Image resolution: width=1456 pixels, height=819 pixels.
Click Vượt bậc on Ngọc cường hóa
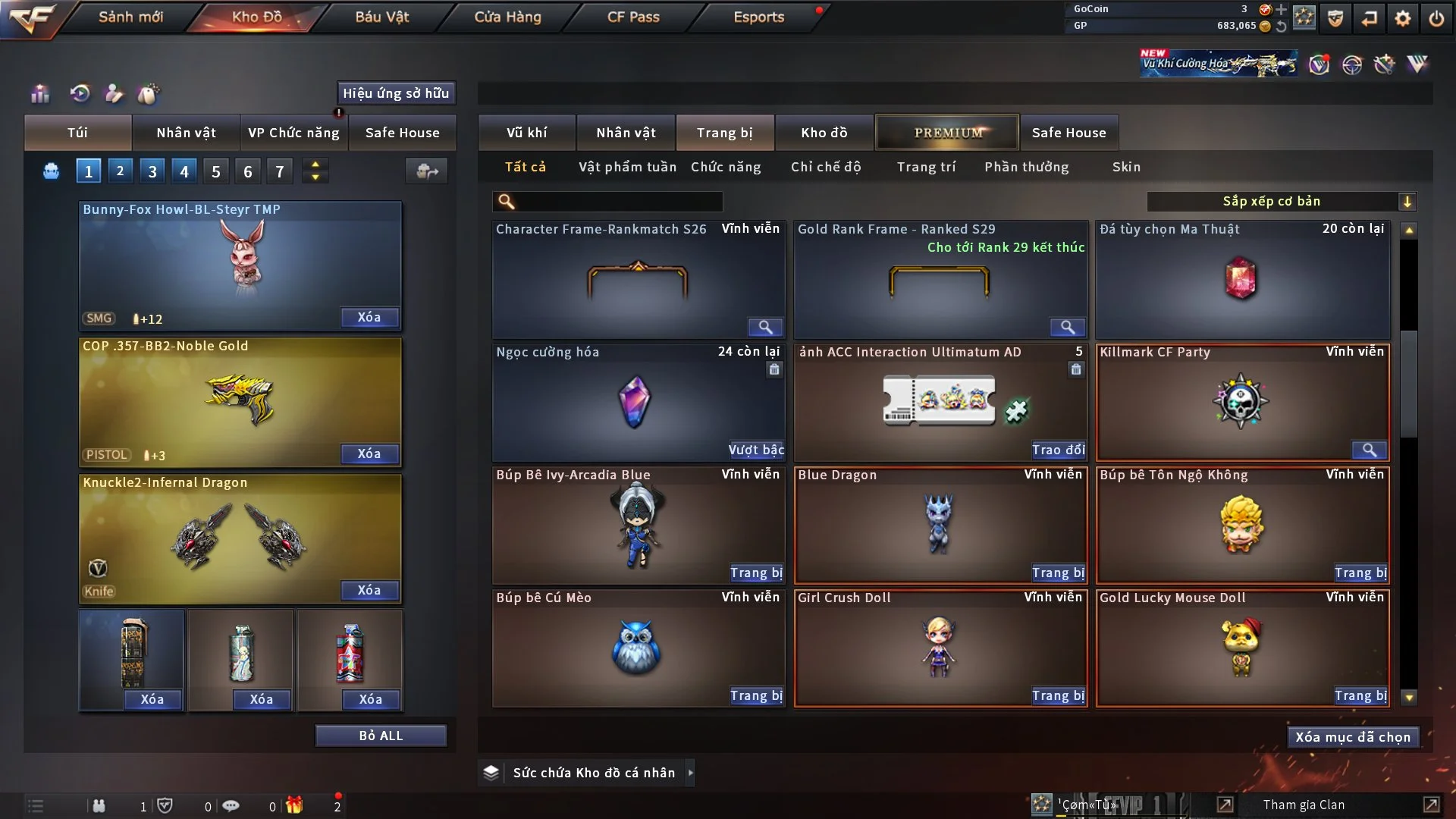[756, 450]
